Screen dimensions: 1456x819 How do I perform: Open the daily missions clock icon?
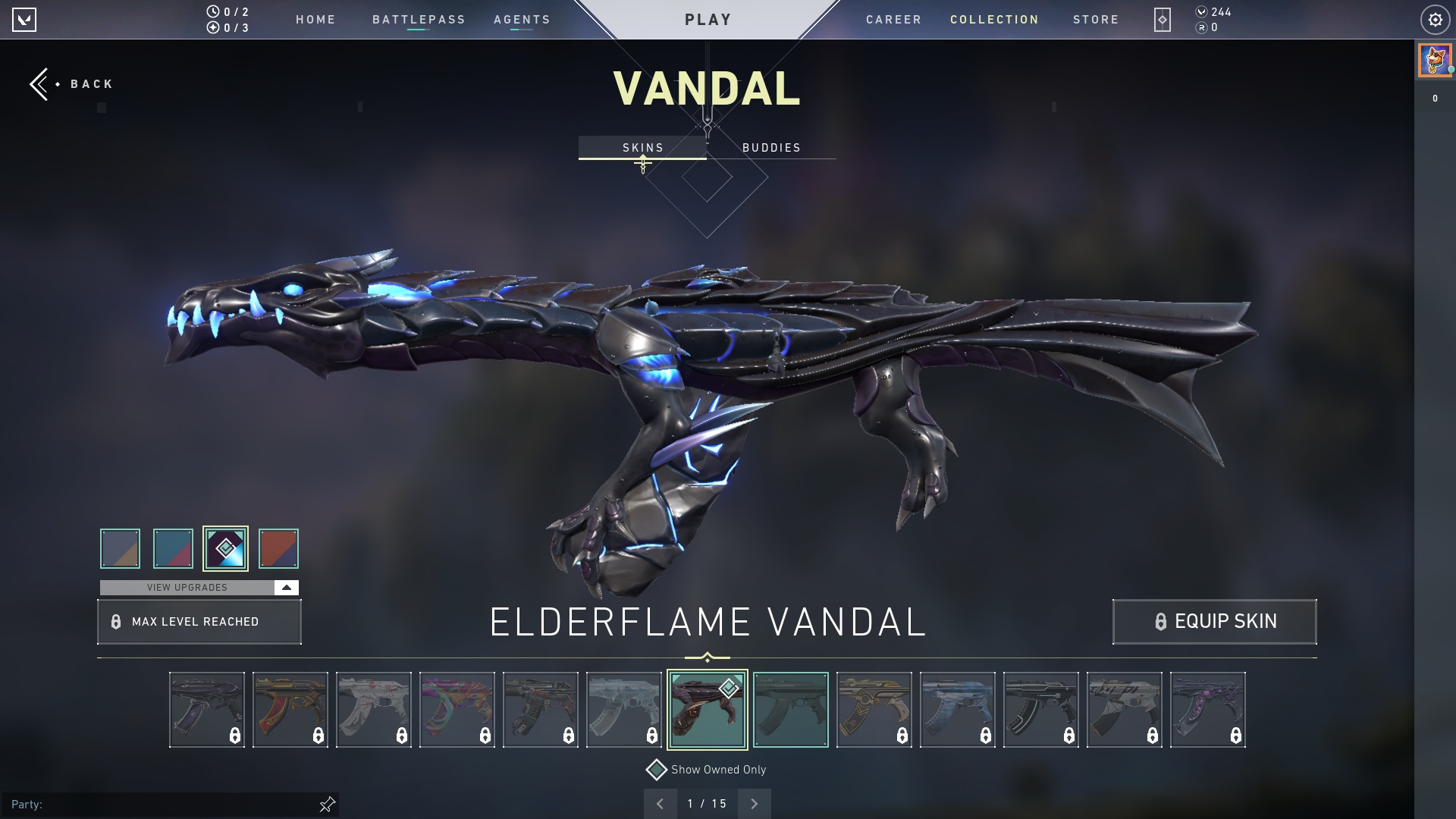point(213,10)
